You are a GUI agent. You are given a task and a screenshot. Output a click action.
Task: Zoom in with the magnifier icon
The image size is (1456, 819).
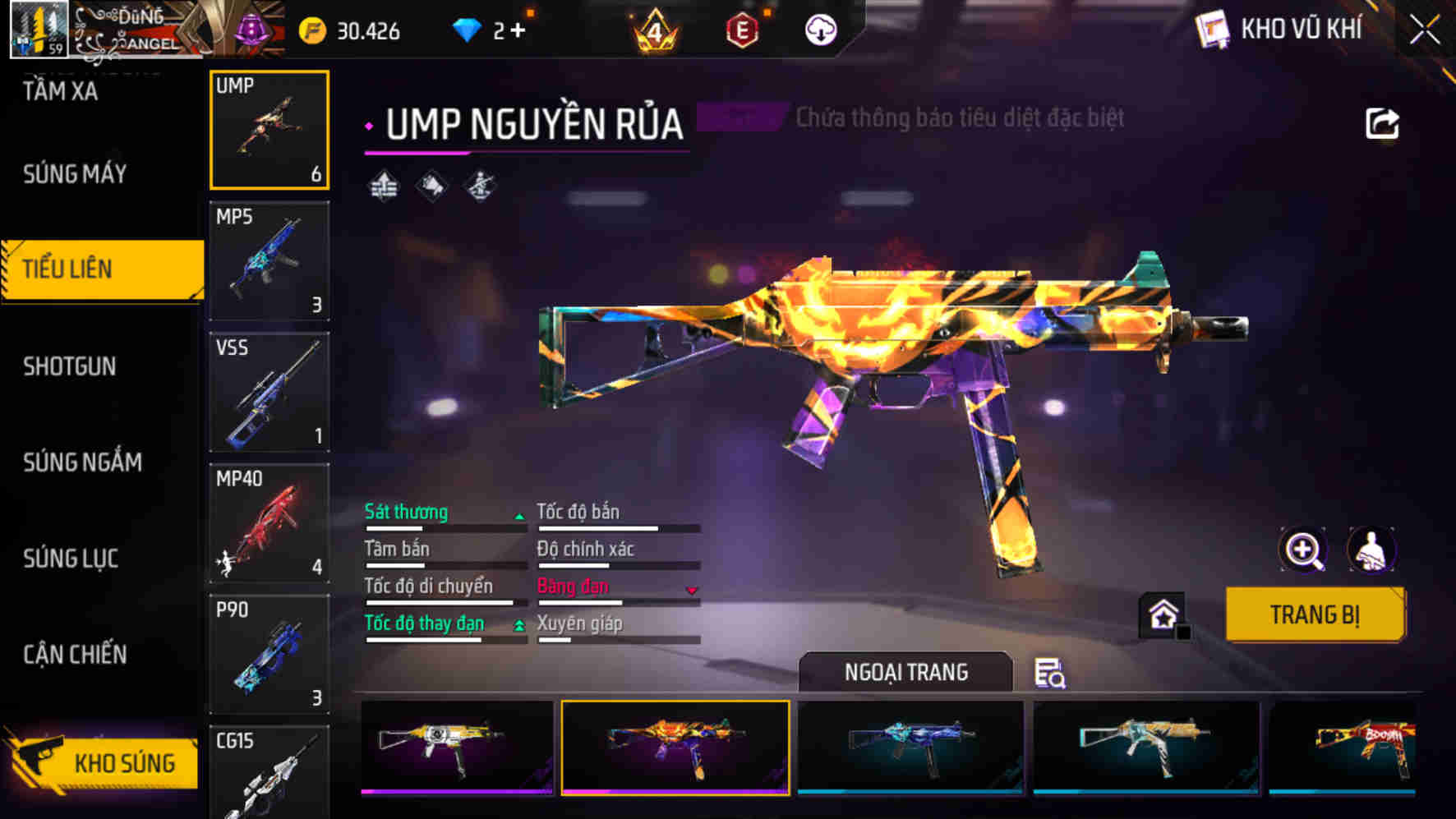(x=1303, y=550)
